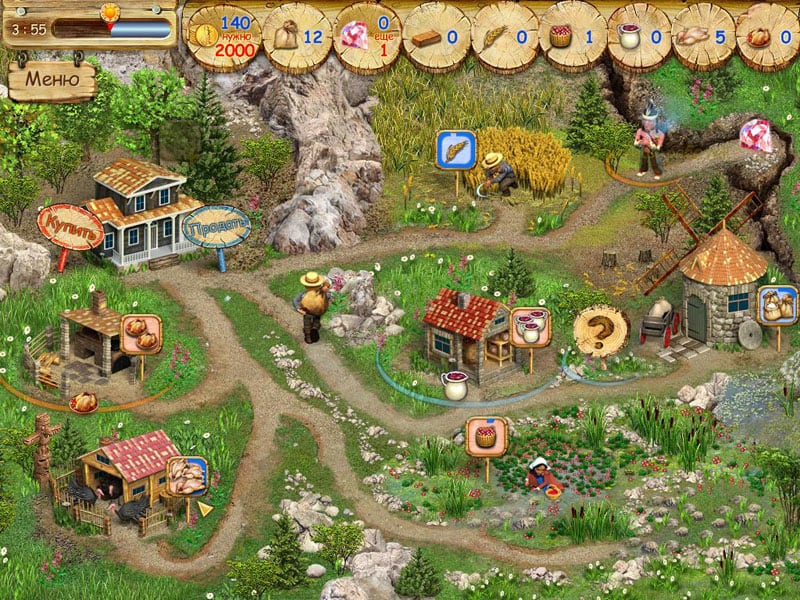
Task: Select the wheat harvest sign icon
Action: [455, 151]
